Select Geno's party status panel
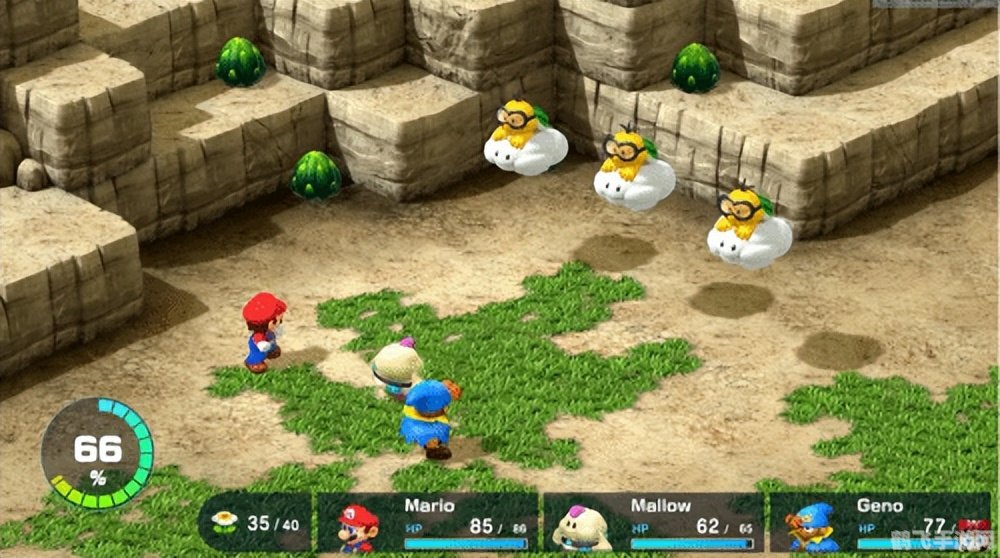This screenshot has height=558, width=1000. tap(878, 524)
